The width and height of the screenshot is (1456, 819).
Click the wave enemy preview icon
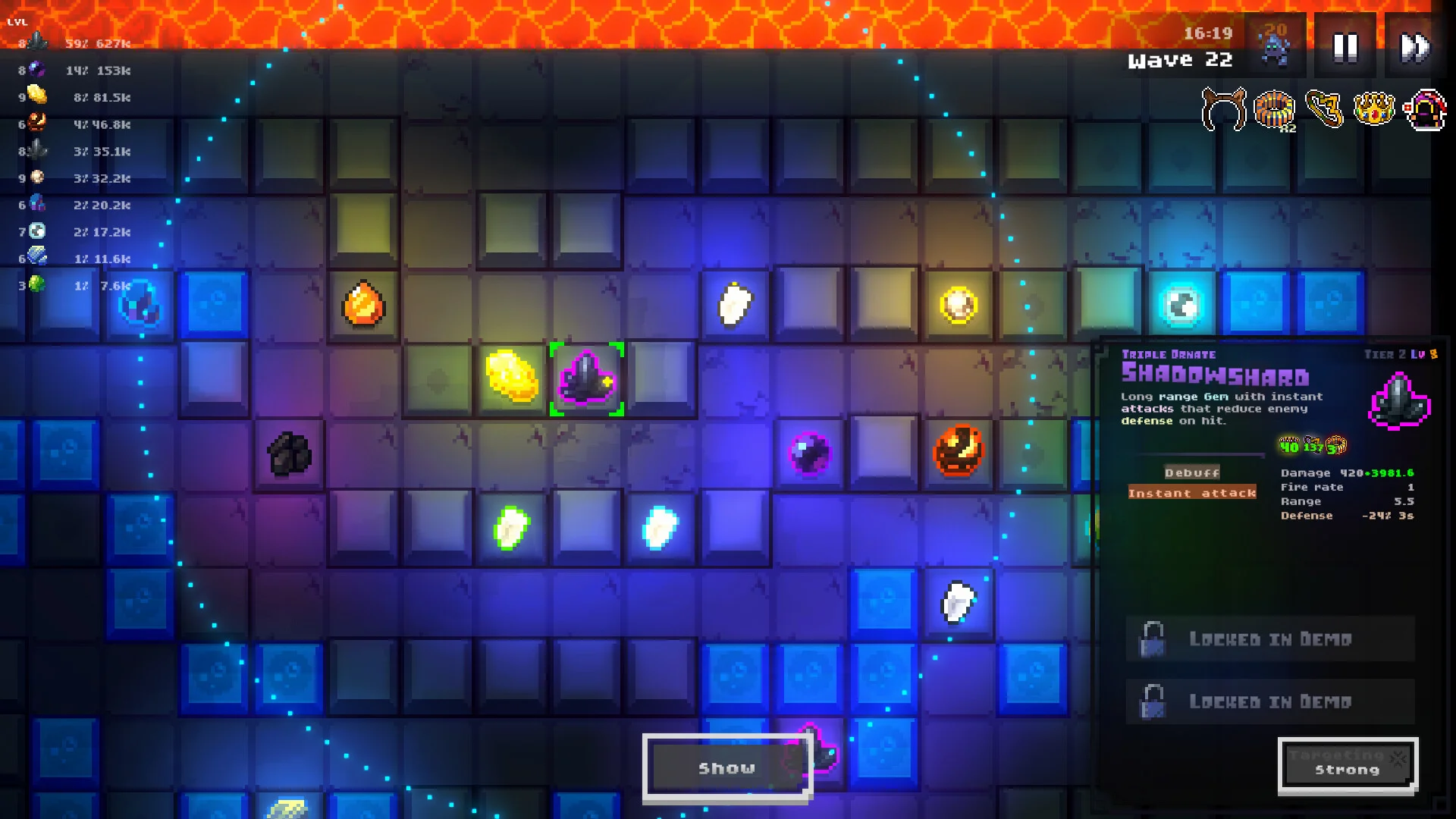click(x=1275, y=45)
